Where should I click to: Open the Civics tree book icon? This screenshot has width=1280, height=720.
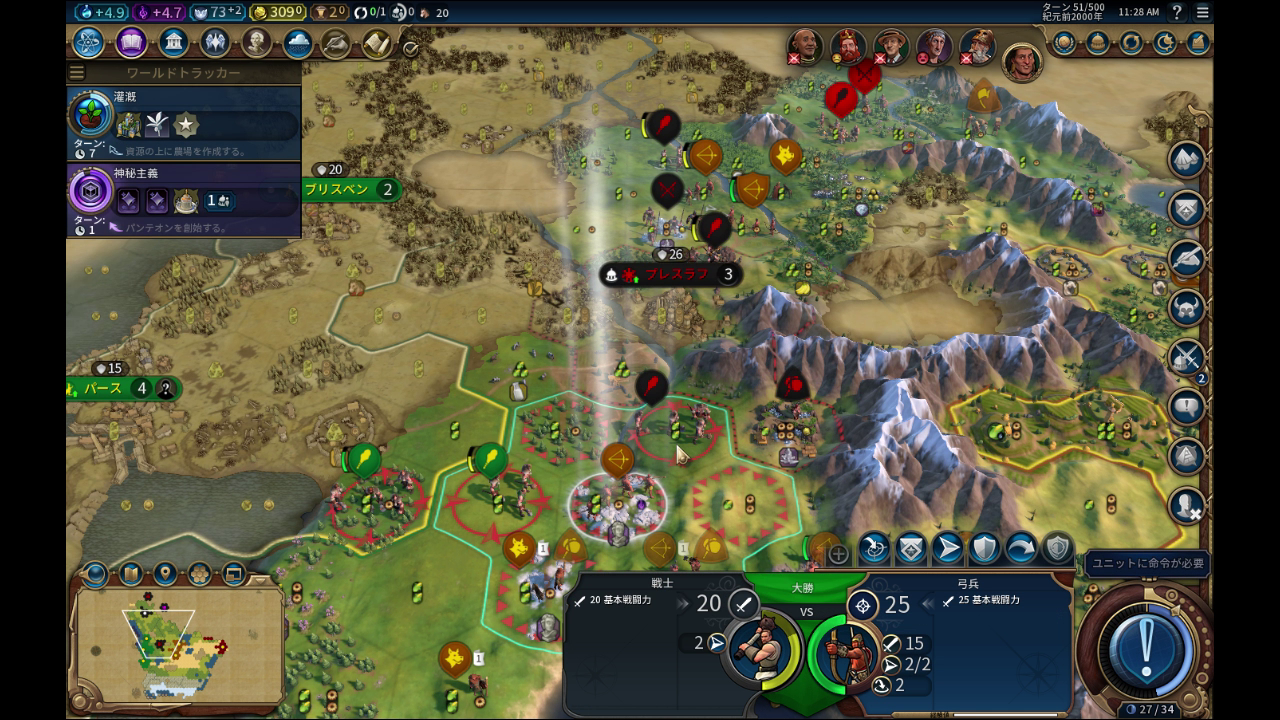[131, 43]
